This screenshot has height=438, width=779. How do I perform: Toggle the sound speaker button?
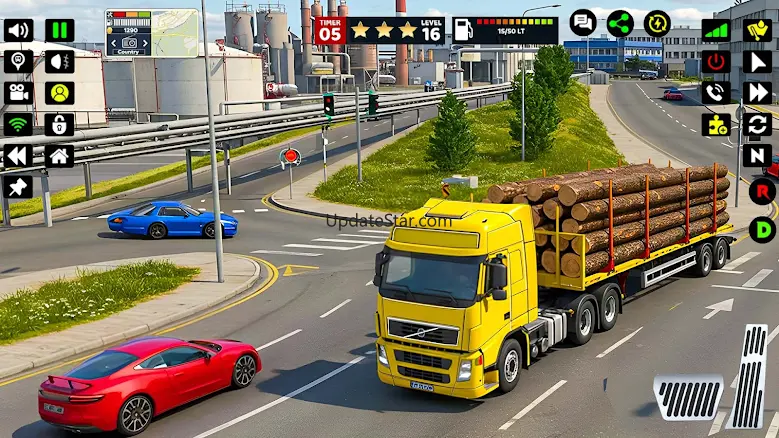(x=18, y=30)
